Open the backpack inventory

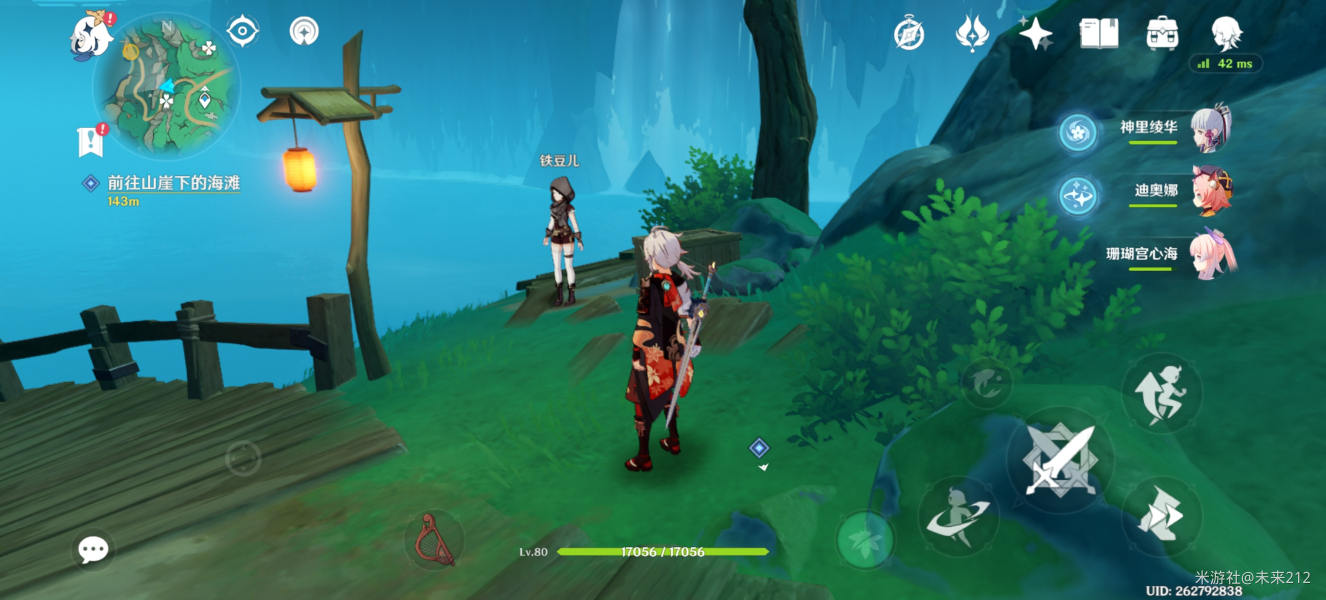(1162, 34)
